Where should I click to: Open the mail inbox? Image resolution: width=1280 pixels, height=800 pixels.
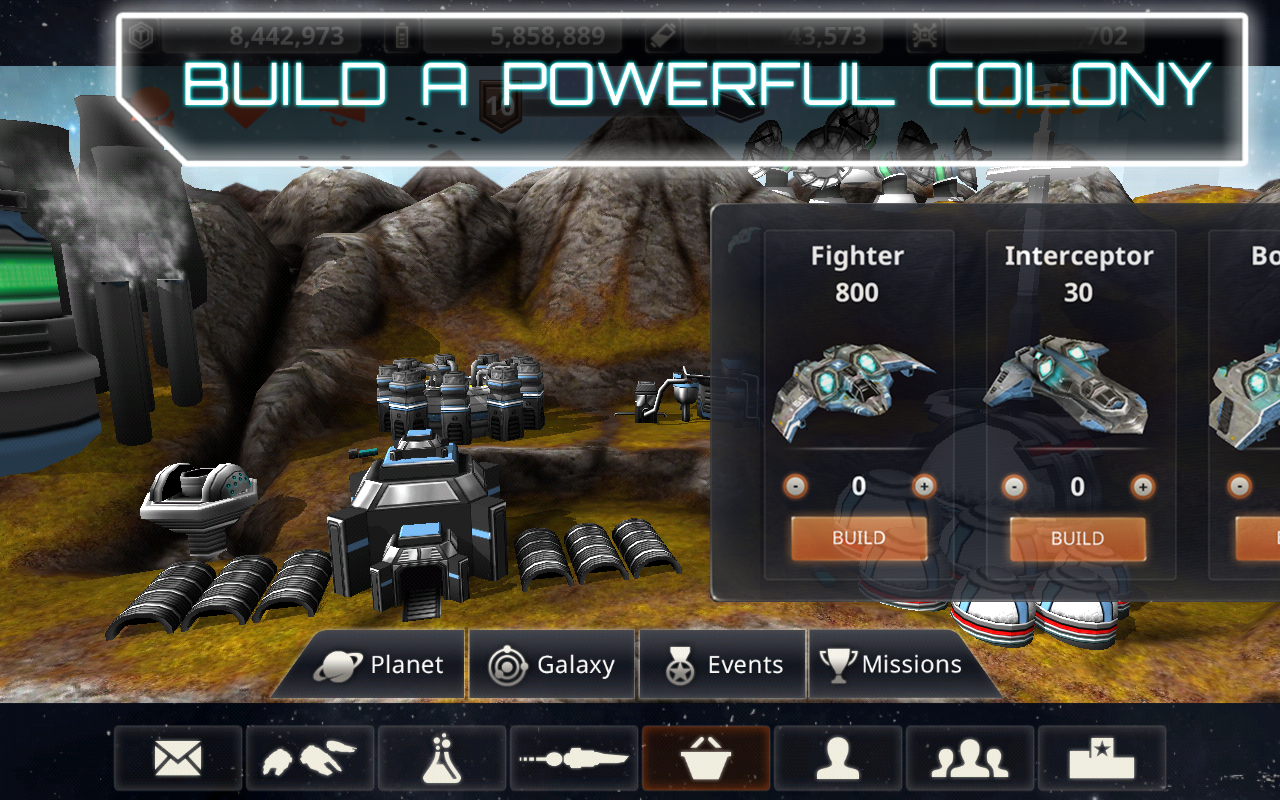click(177, 757)
